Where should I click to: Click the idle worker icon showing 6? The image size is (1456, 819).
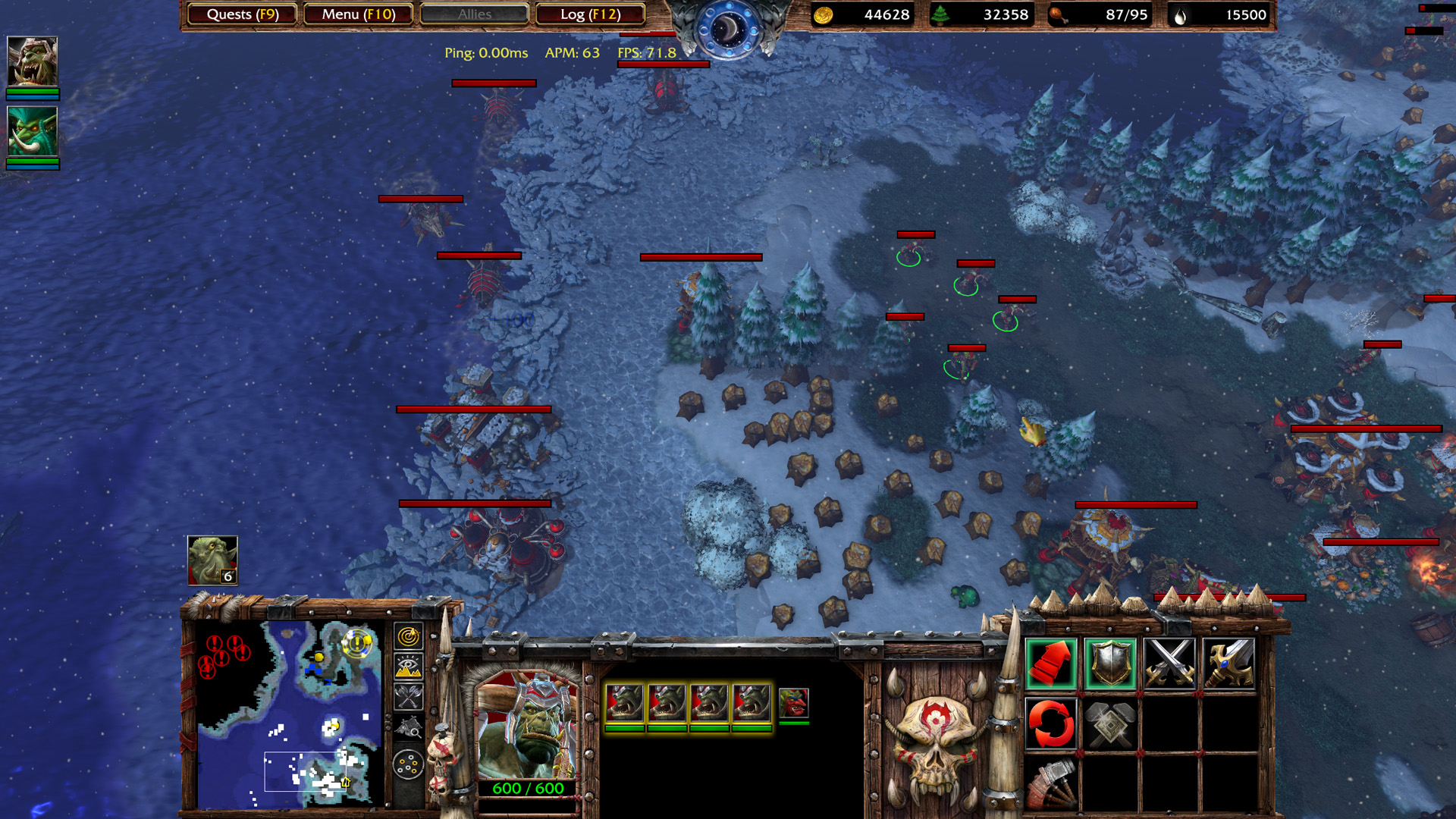pyautogui.click(x=212, y=560)
